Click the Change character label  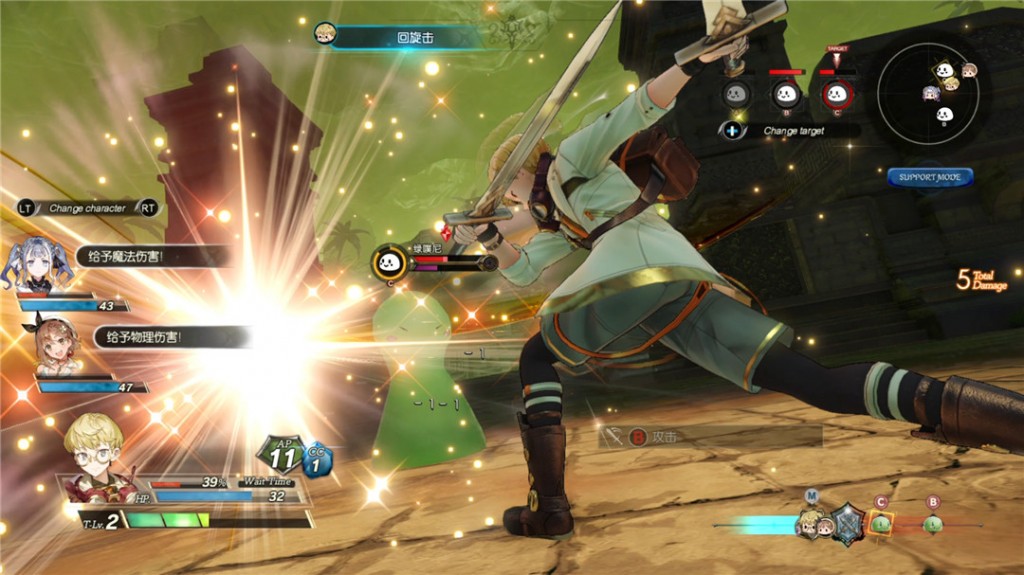(87, 208)
